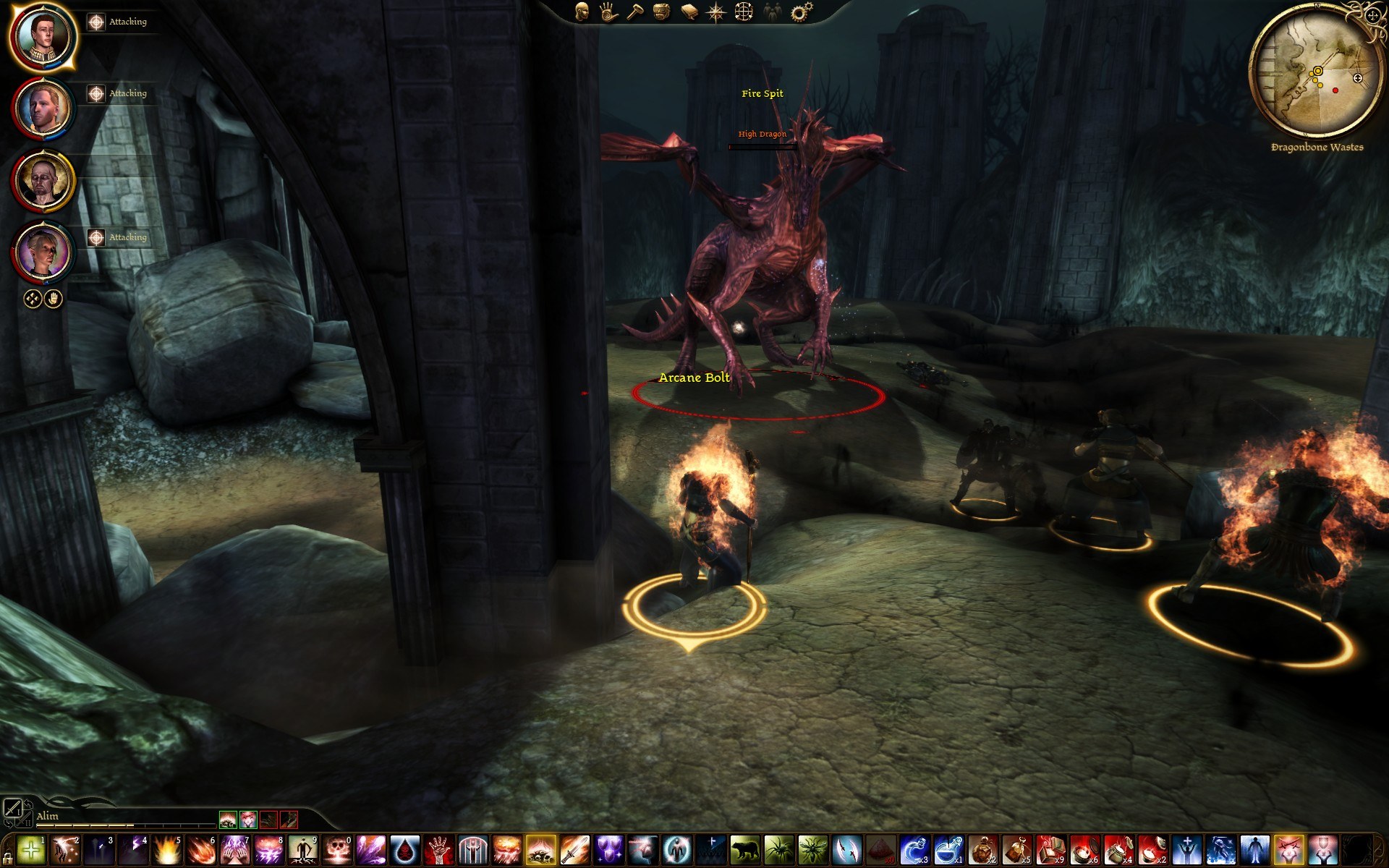Select the white-haired party member portrait
The height and width of the screenshot is (868, 1389).
tap(43, 252)
